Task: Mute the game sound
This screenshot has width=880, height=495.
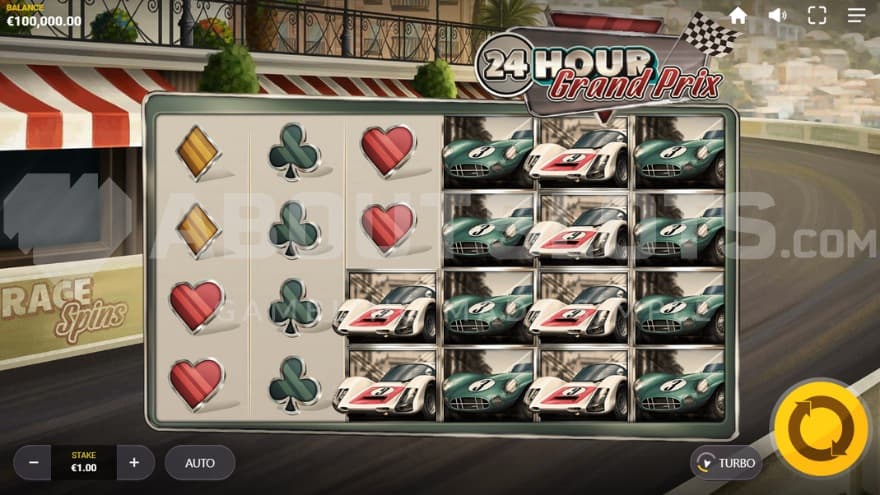Action: click(x=777, y=16)
